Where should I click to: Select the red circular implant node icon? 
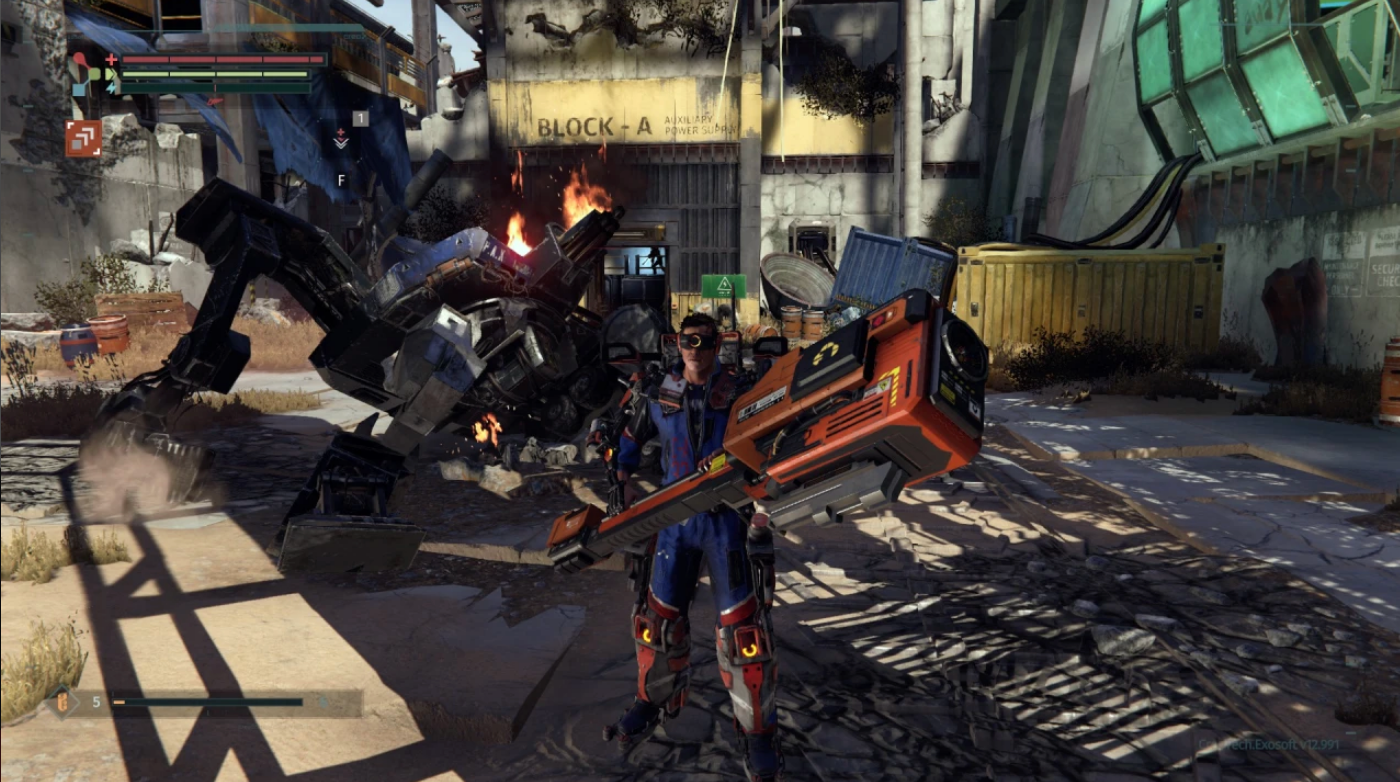[x=79, y=56]
